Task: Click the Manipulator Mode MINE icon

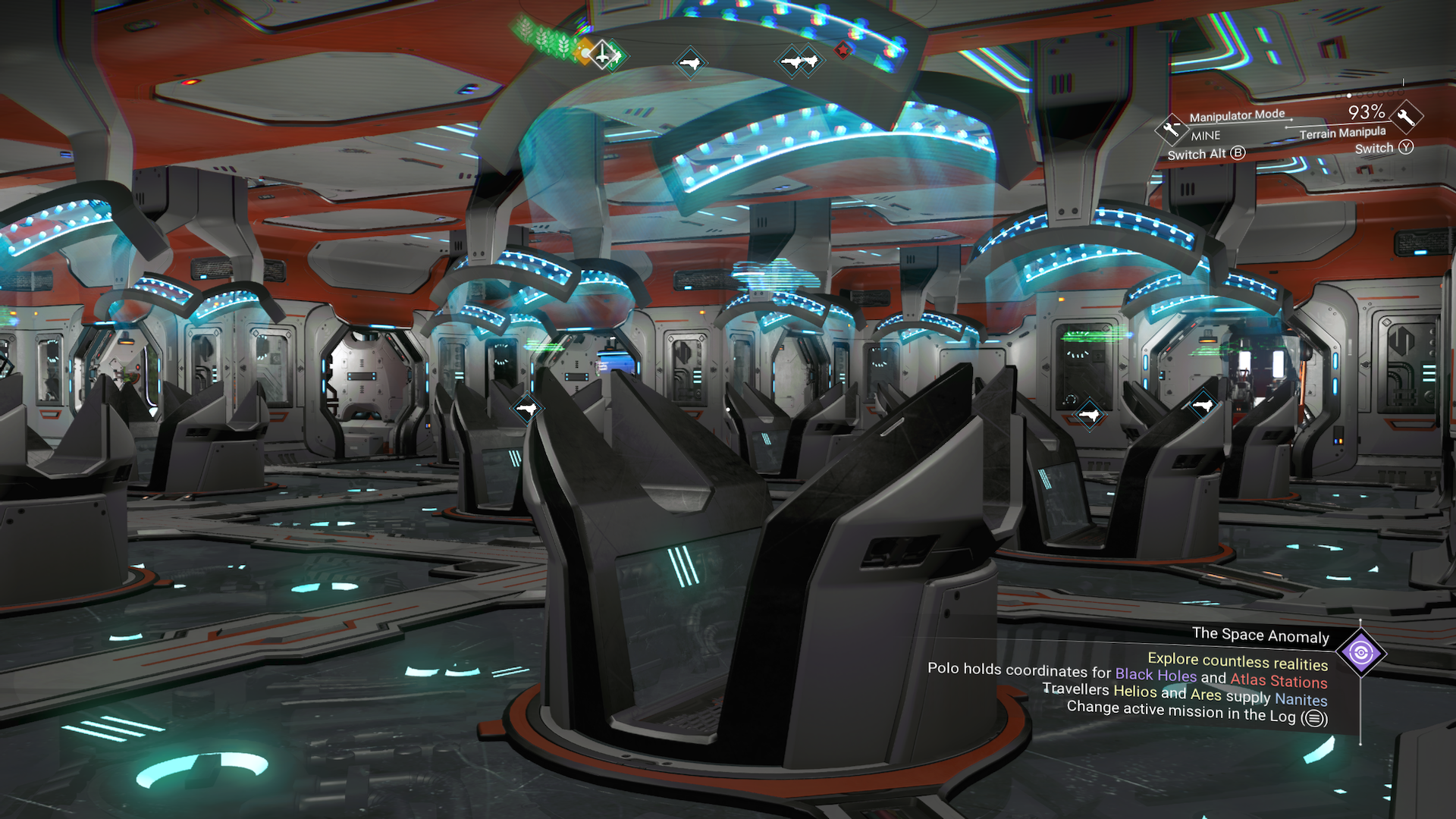Action: pyautogui.click(x=1171, y=129)
